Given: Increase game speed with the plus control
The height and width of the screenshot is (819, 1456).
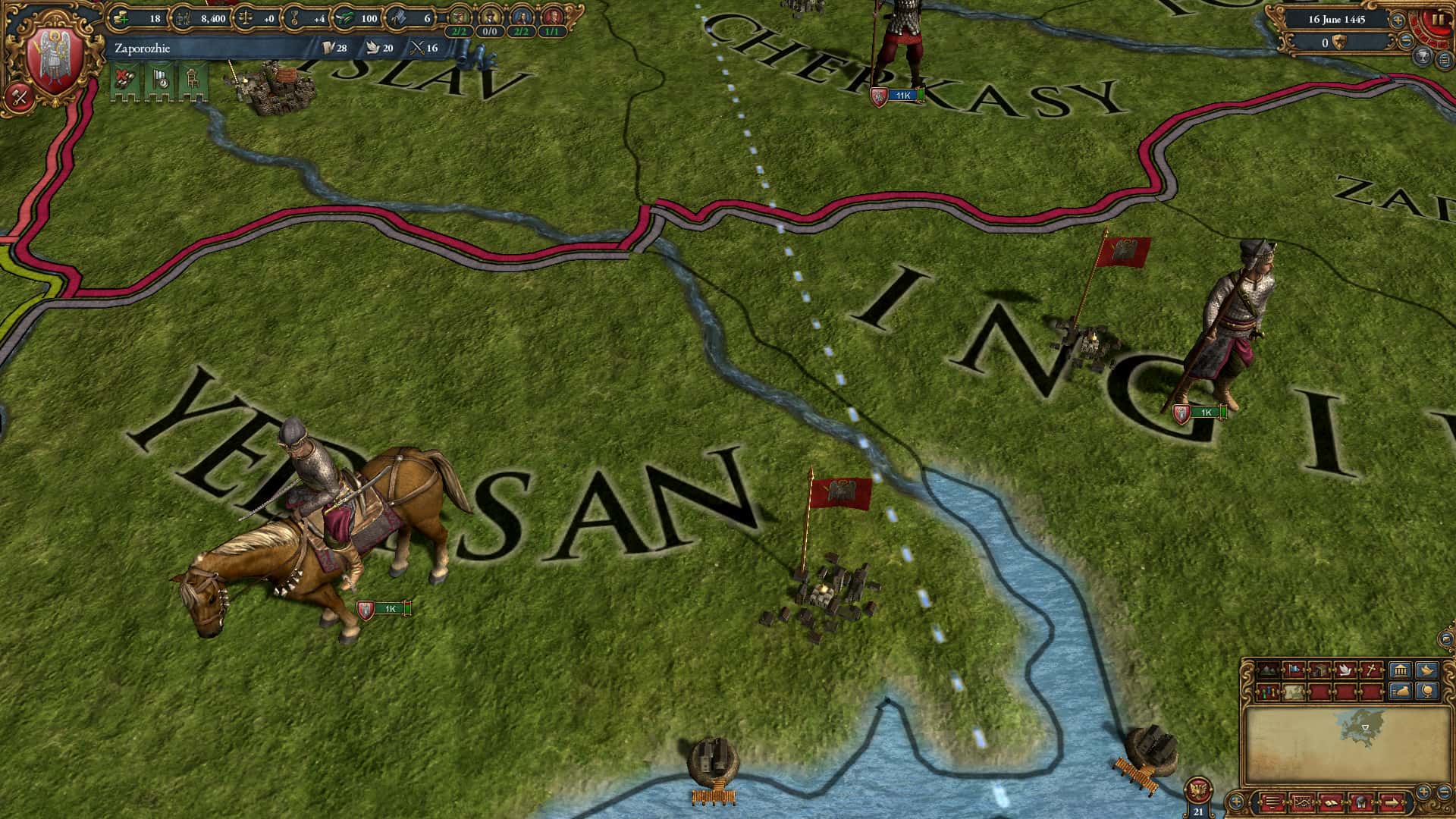Looking at the screenshot, I should coord(1397,20).
